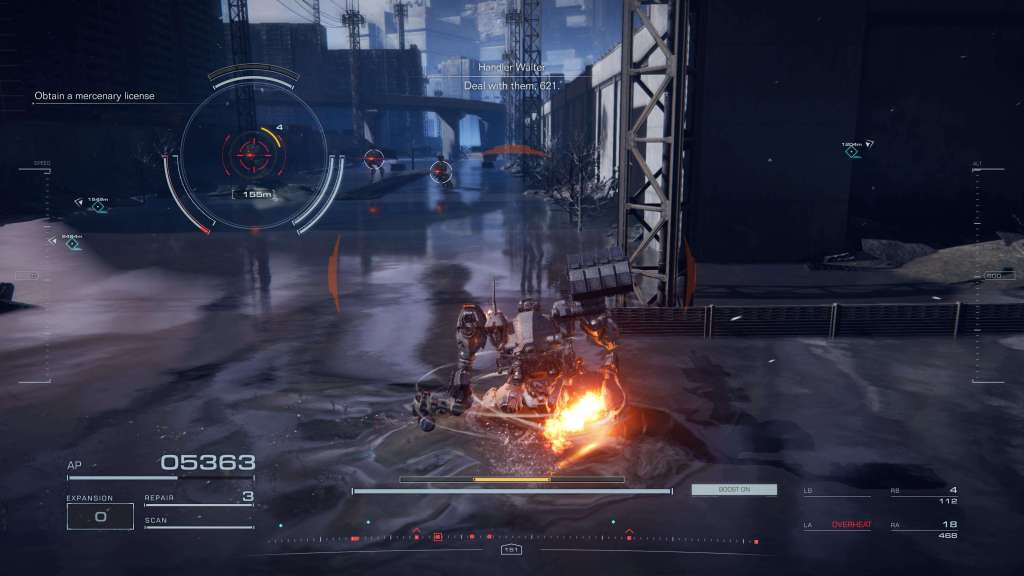The width and height of the screenshot is (1024, 576).
Task: Toggle the BOOST ON indicator
Action: click(733, 490)
